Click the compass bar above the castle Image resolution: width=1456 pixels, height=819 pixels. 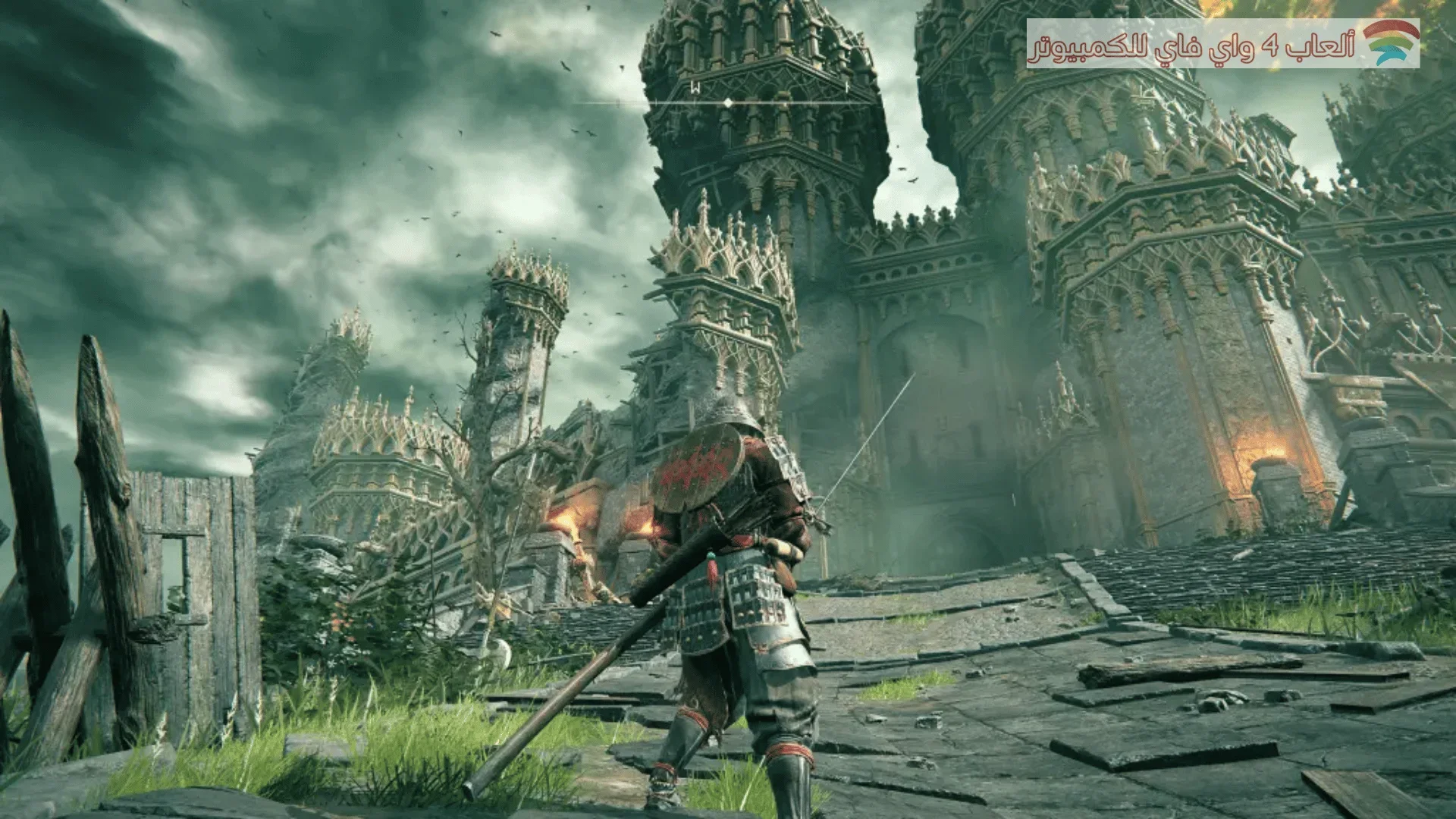point(728,102)
